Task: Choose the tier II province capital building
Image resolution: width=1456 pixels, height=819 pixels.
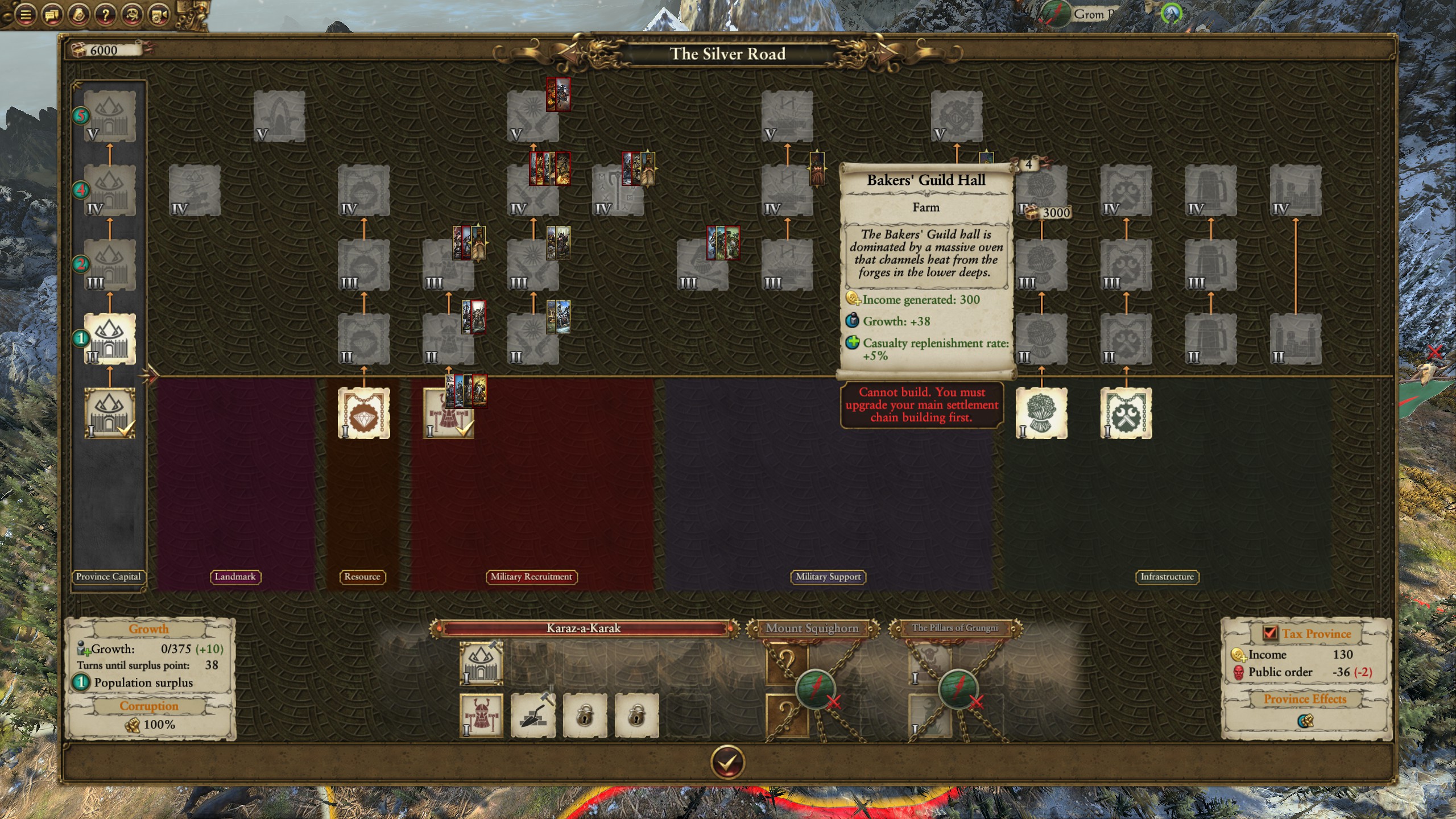Action: point(110,339)
